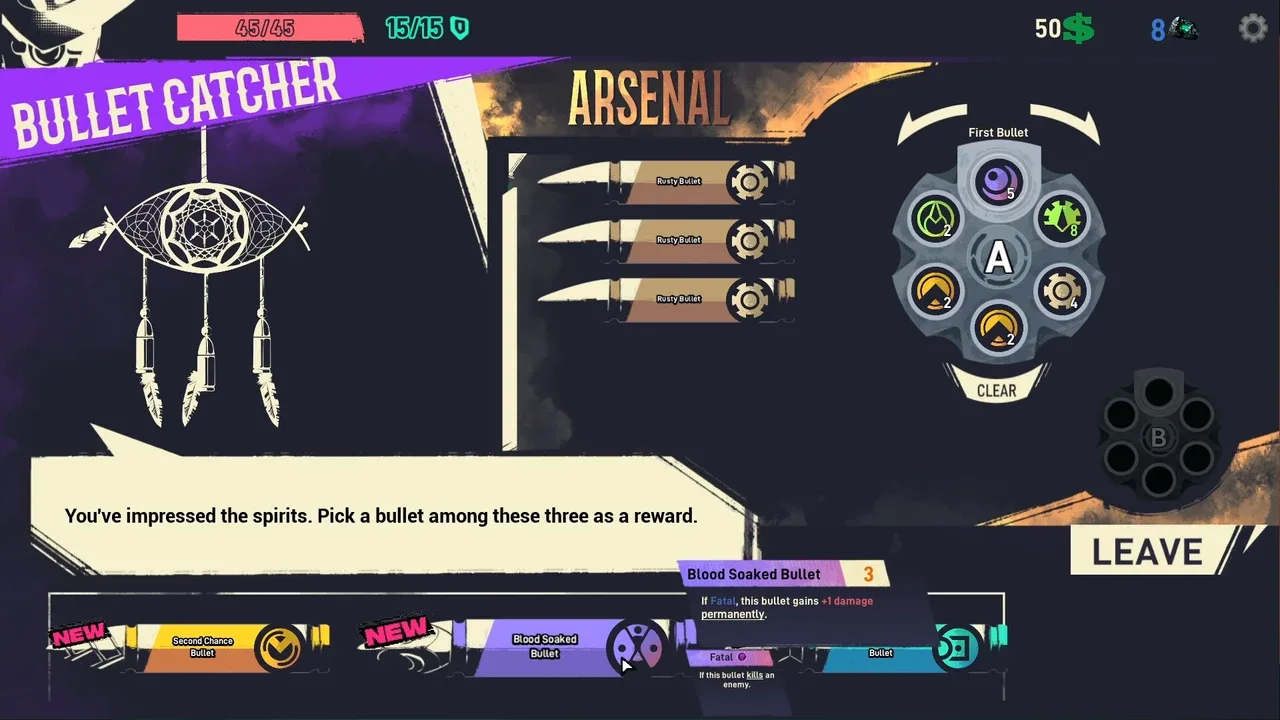Choose the Blood Soaked Bullet reward
The image size is (1280, 720).
(x=545, y=646)
